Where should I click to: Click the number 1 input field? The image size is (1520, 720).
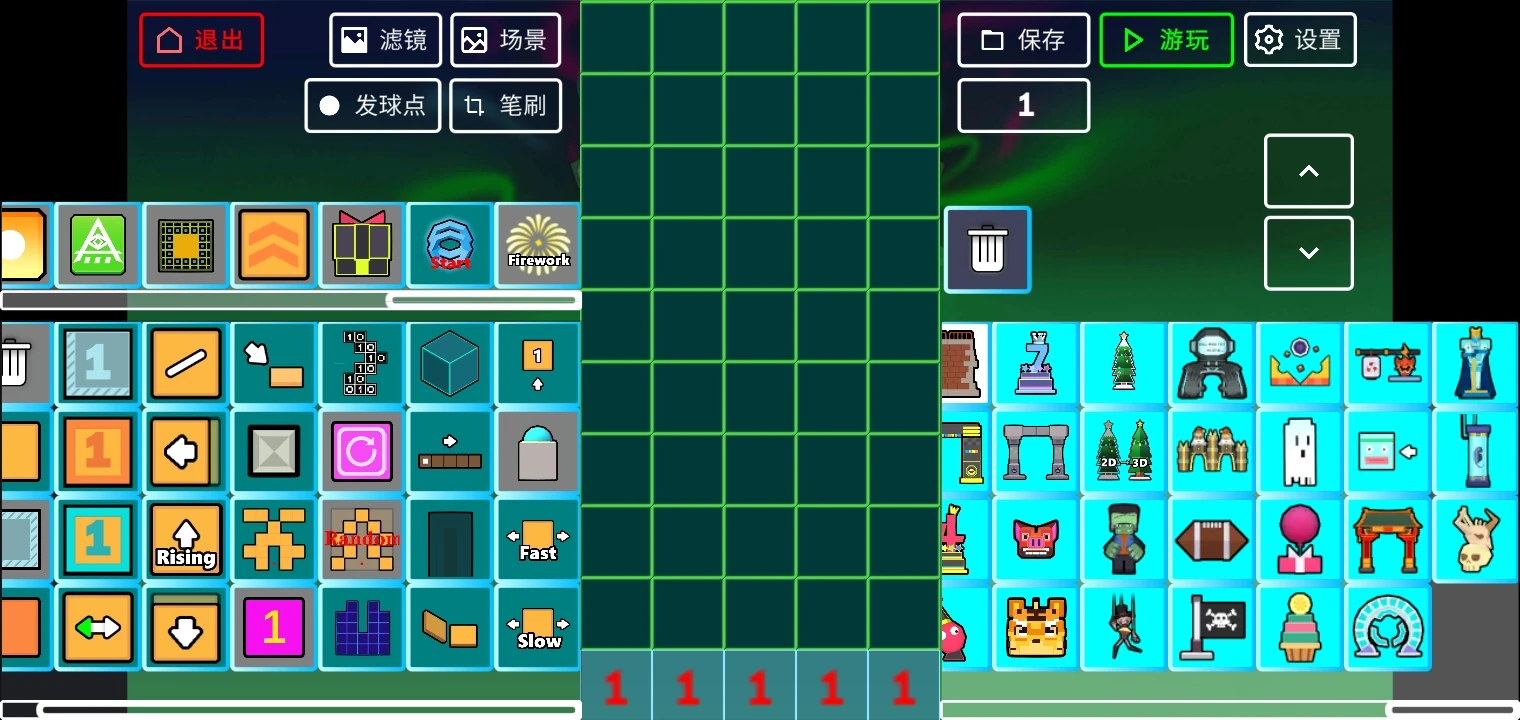coord(1023,105)
